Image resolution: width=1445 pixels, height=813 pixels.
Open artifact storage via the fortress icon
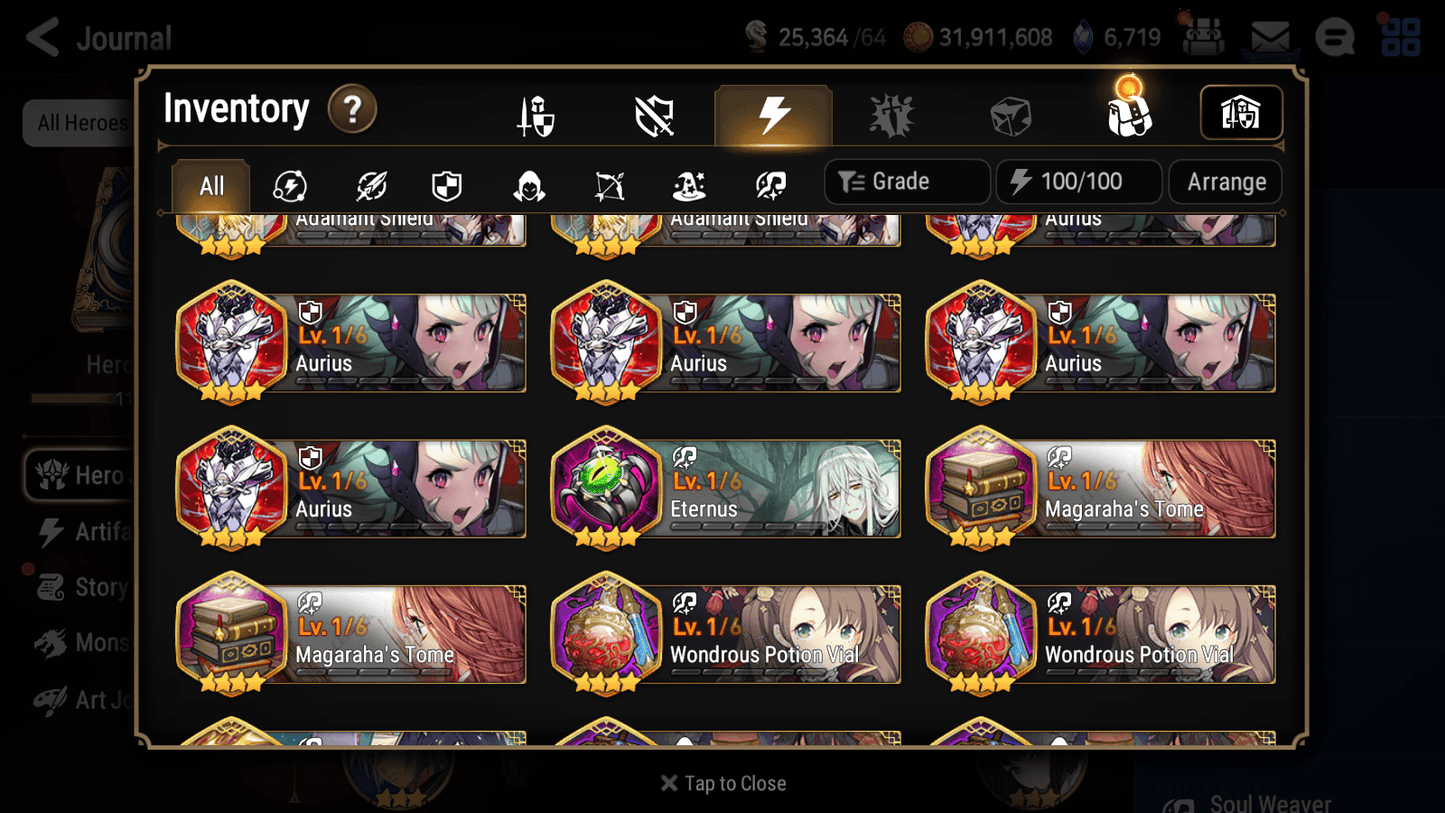pos(1240,113)
